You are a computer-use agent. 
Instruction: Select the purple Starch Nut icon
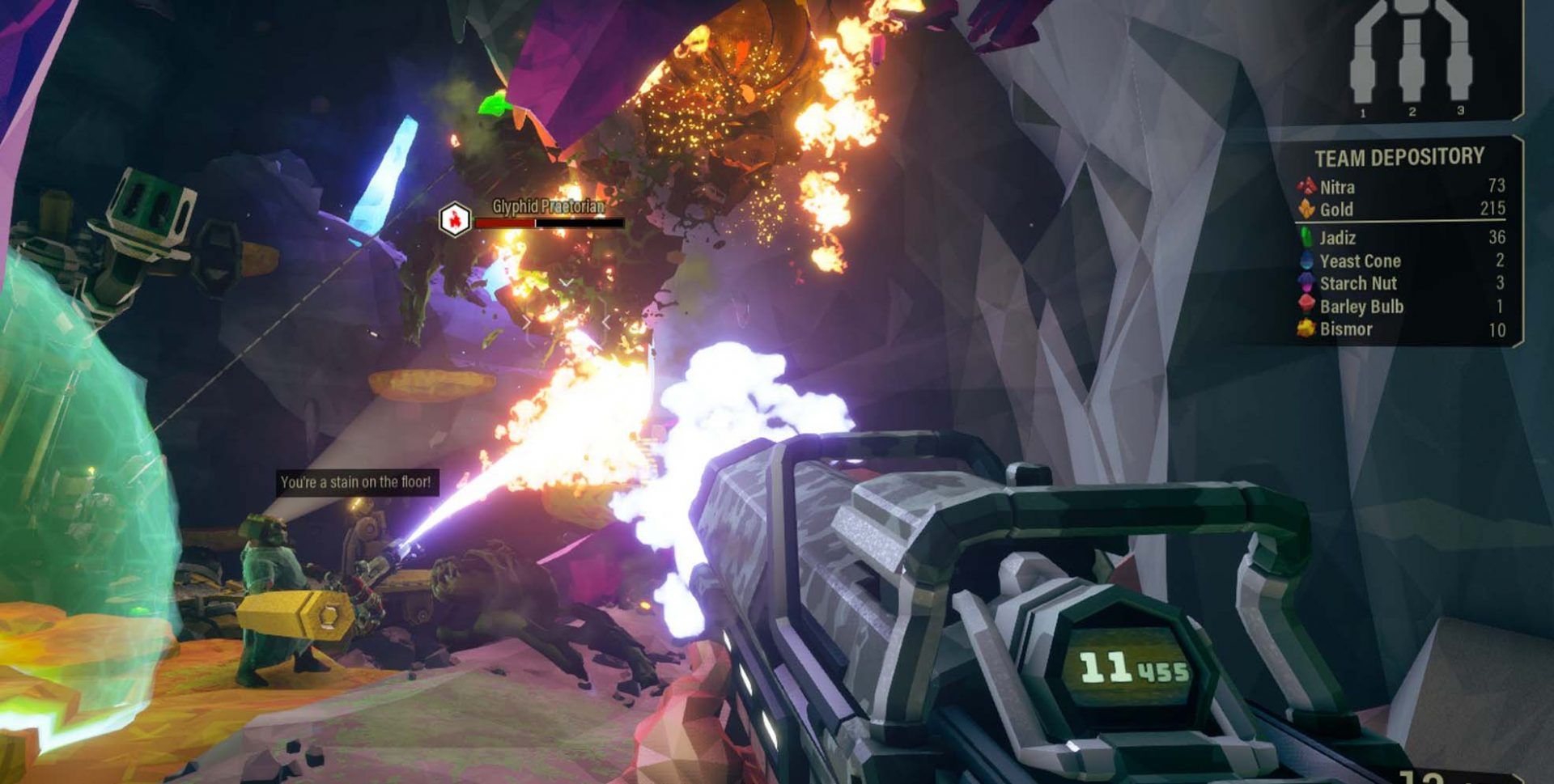click(1306, 283)
